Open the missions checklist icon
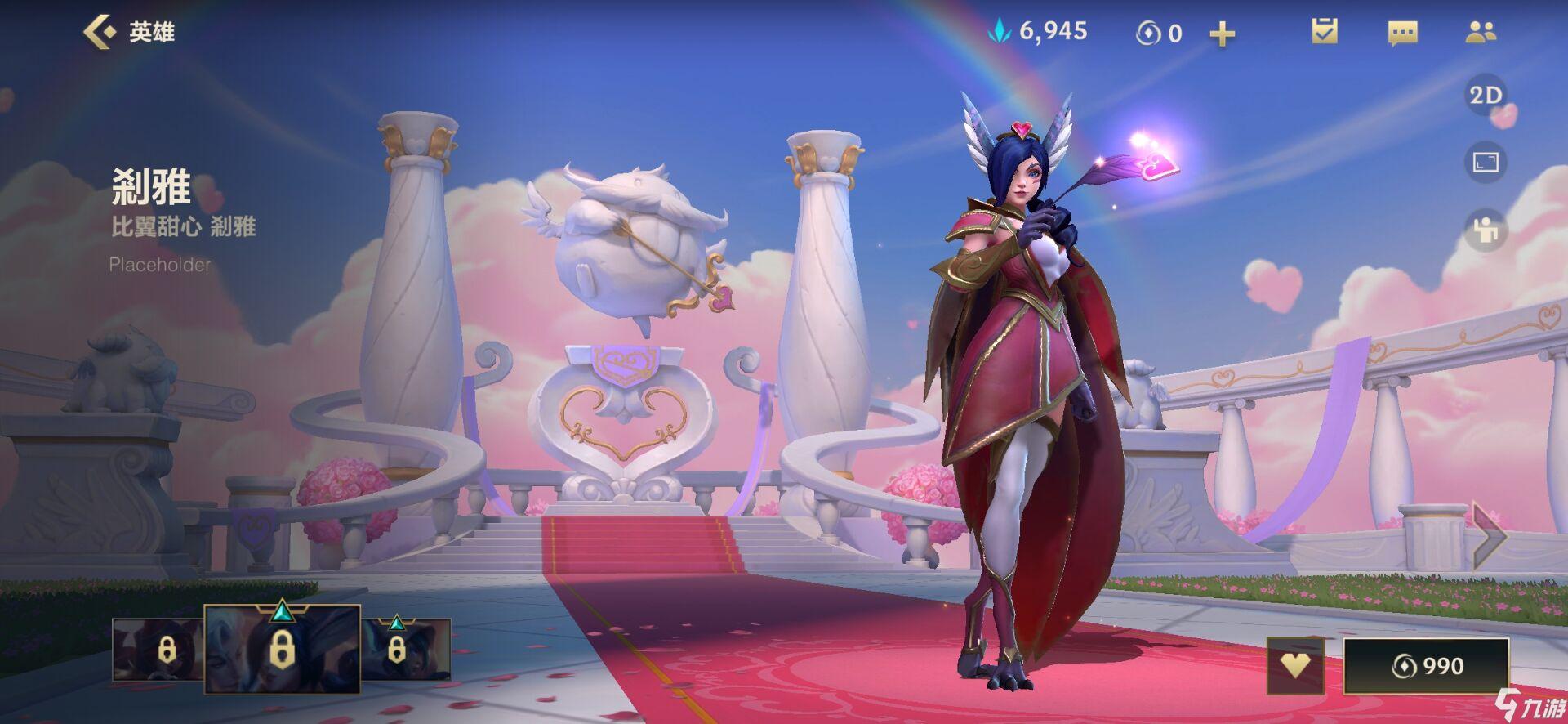The image size is (1568, 724). click(x=1324, y=32)
